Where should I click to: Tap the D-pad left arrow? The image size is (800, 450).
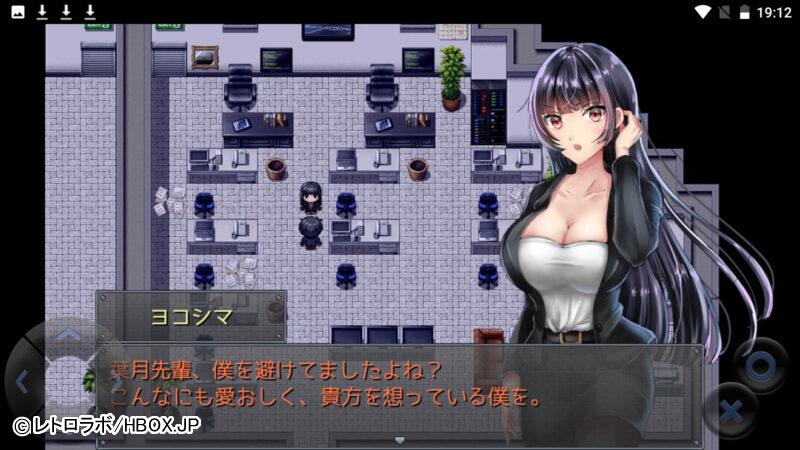coord(21,380)
